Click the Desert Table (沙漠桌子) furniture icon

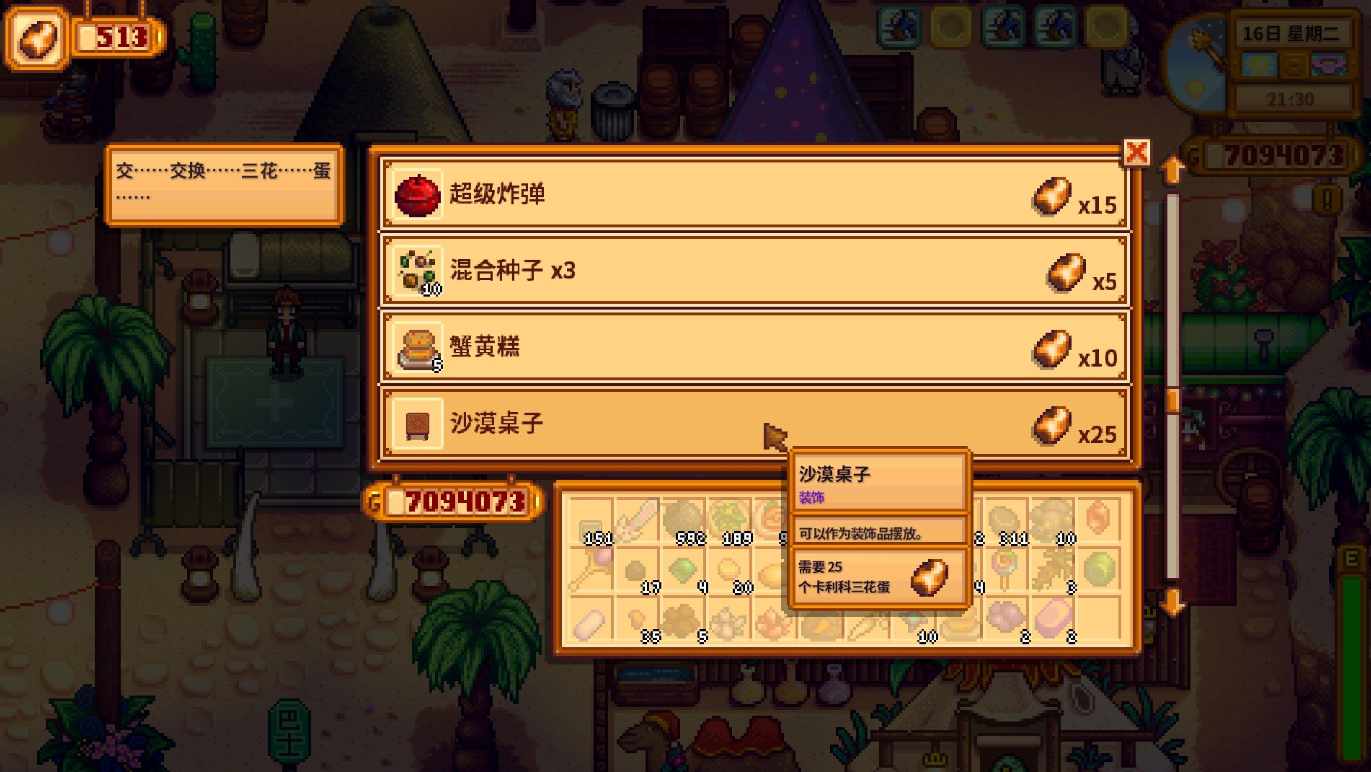coord(417,423)
